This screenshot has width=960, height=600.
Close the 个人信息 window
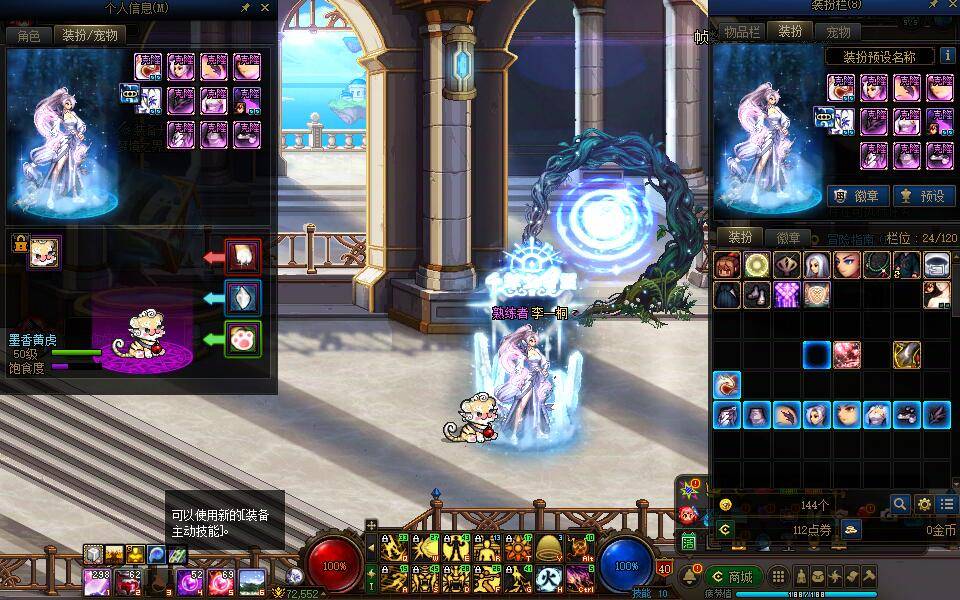[x=265, y=8]
